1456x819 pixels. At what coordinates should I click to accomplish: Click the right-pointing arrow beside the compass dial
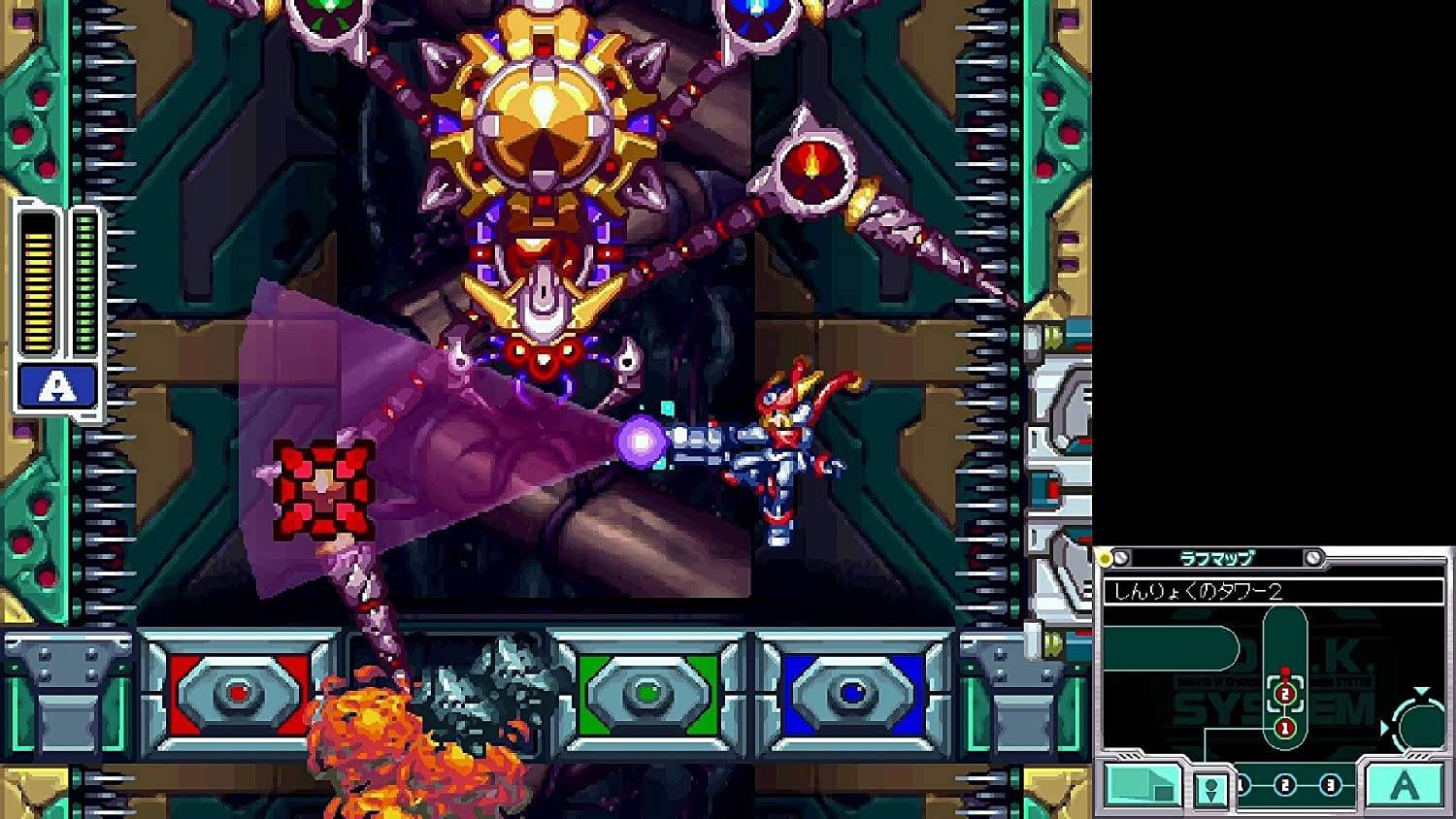tap(1386, 728)
